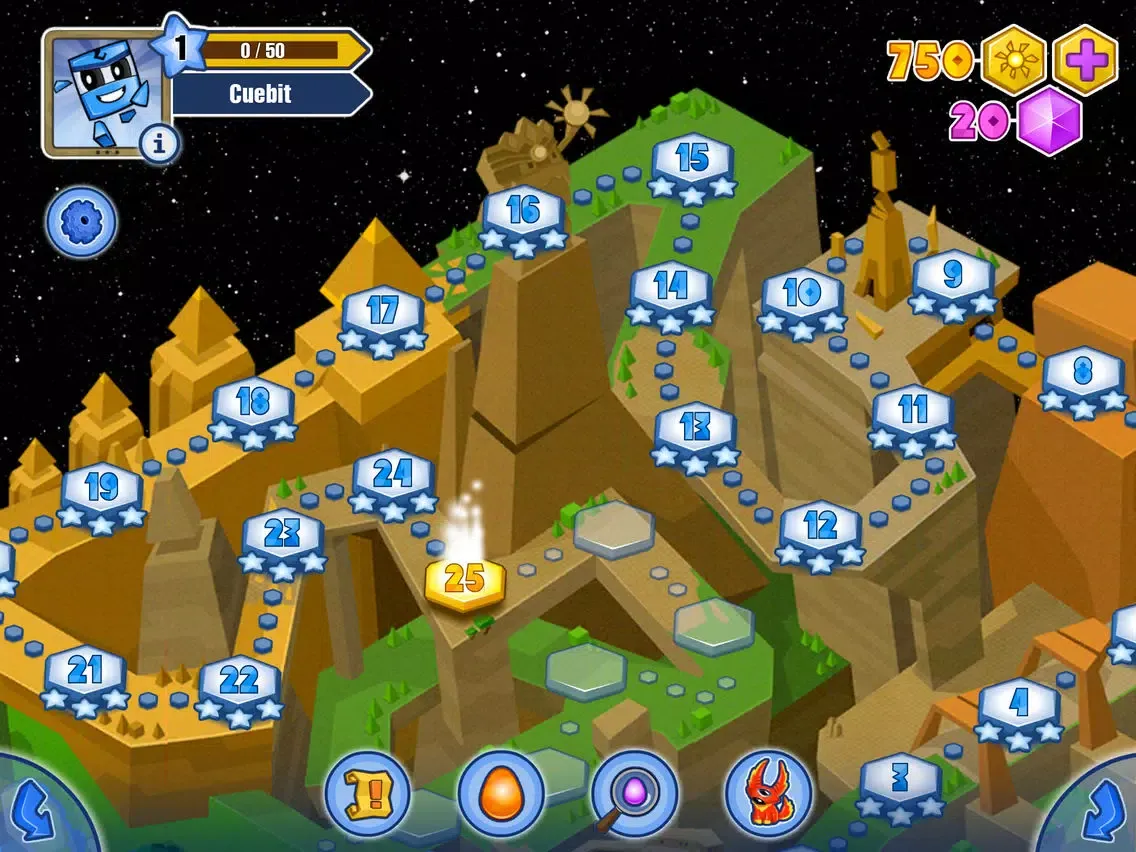Open the red monster collection button
The height and width of the screenshot is (852, 1136).
pos(768,795)
